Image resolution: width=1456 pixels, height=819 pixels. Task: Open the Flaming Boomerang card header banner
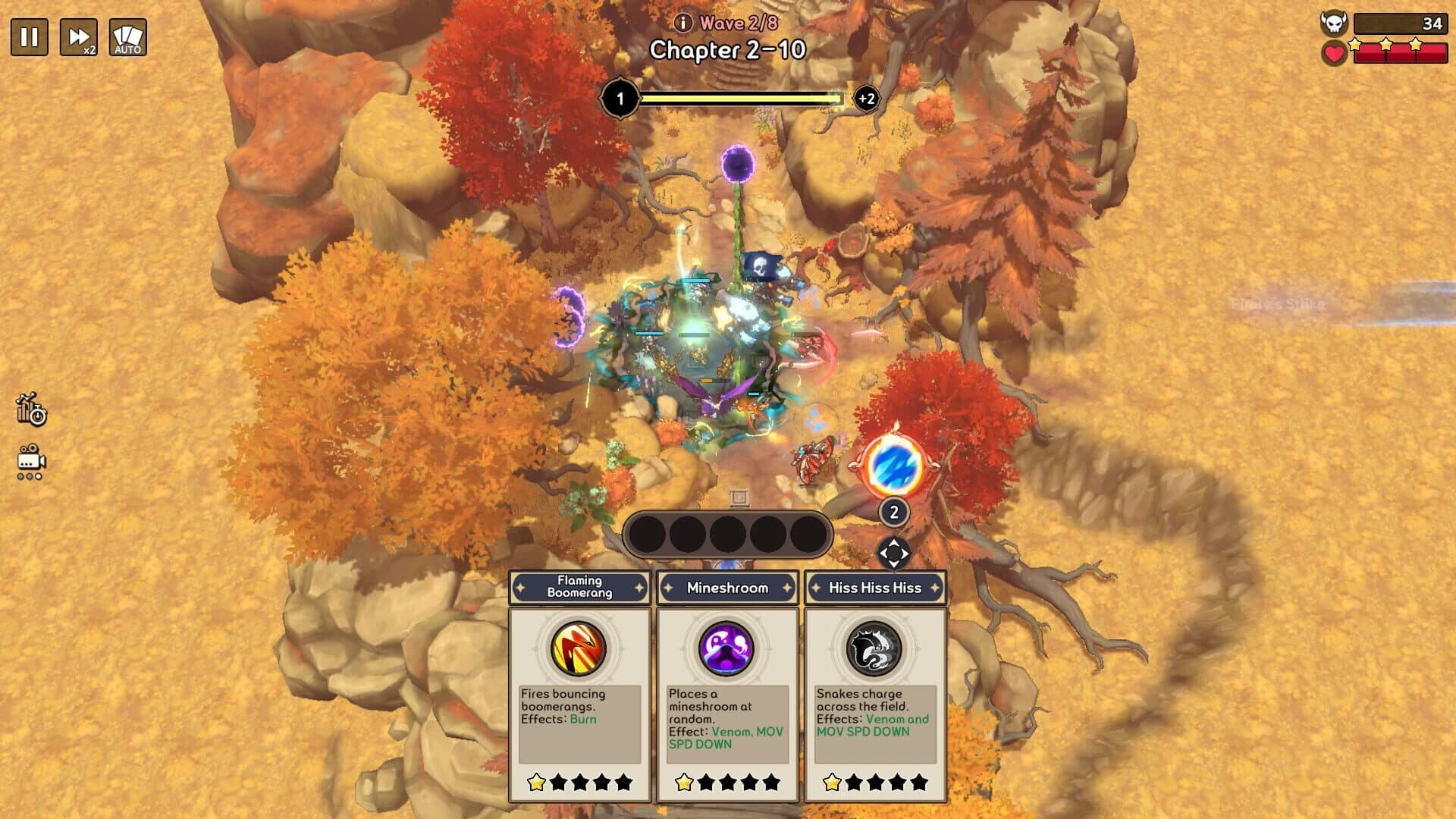point(579,588)
